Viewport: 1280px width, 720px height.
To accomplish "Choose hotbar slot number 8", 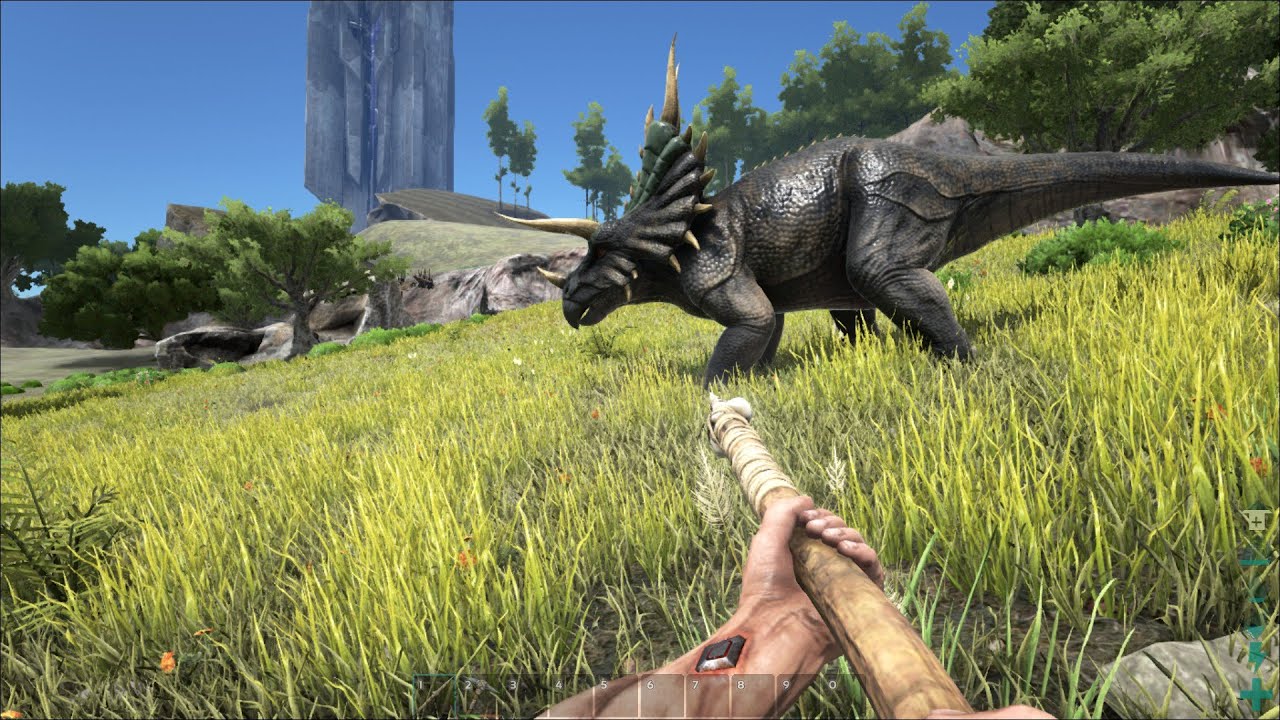I will tap(753, 696).
